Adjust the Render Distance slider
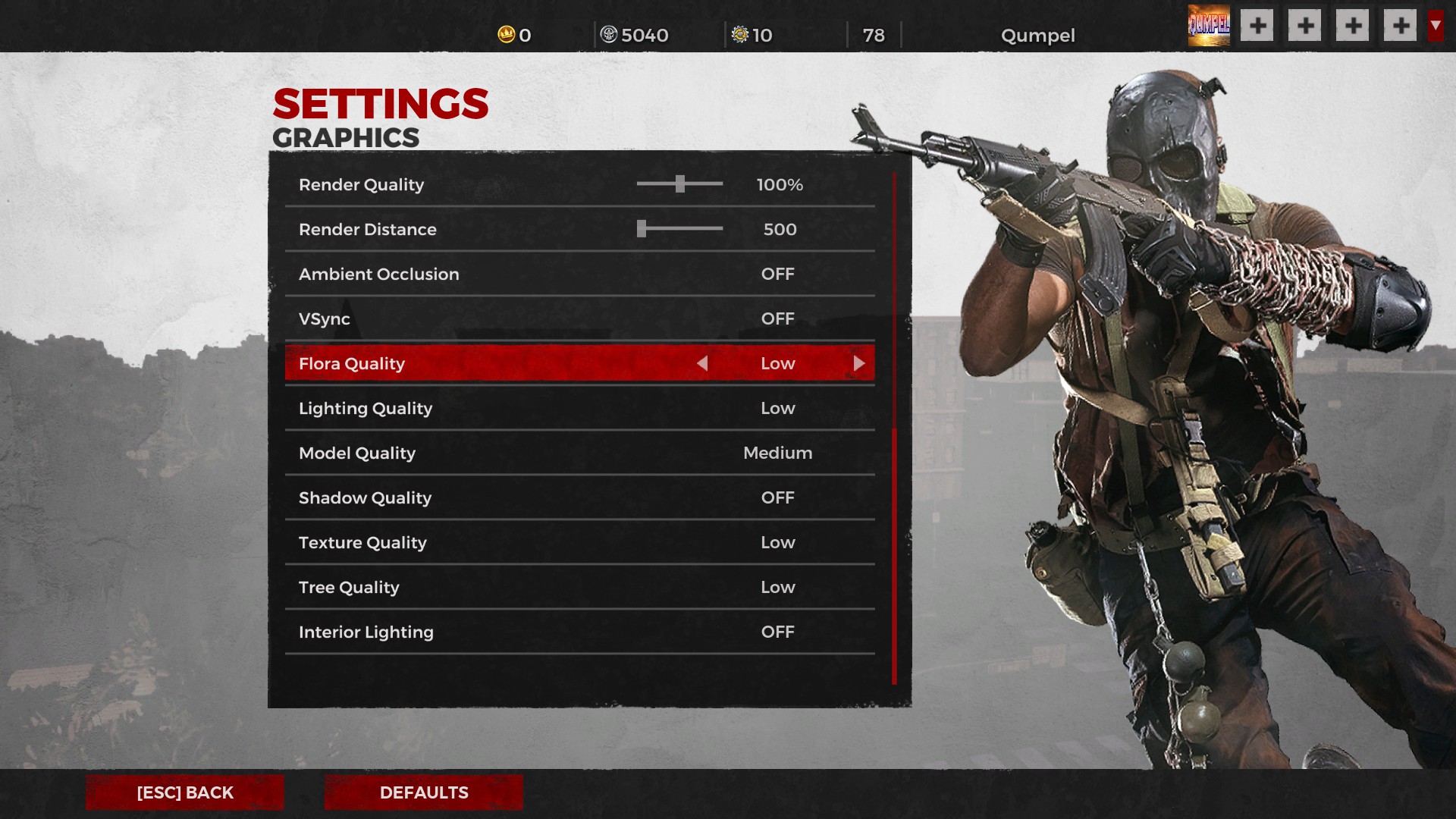This screenshot has height=819, width=1456. (642, 229)
